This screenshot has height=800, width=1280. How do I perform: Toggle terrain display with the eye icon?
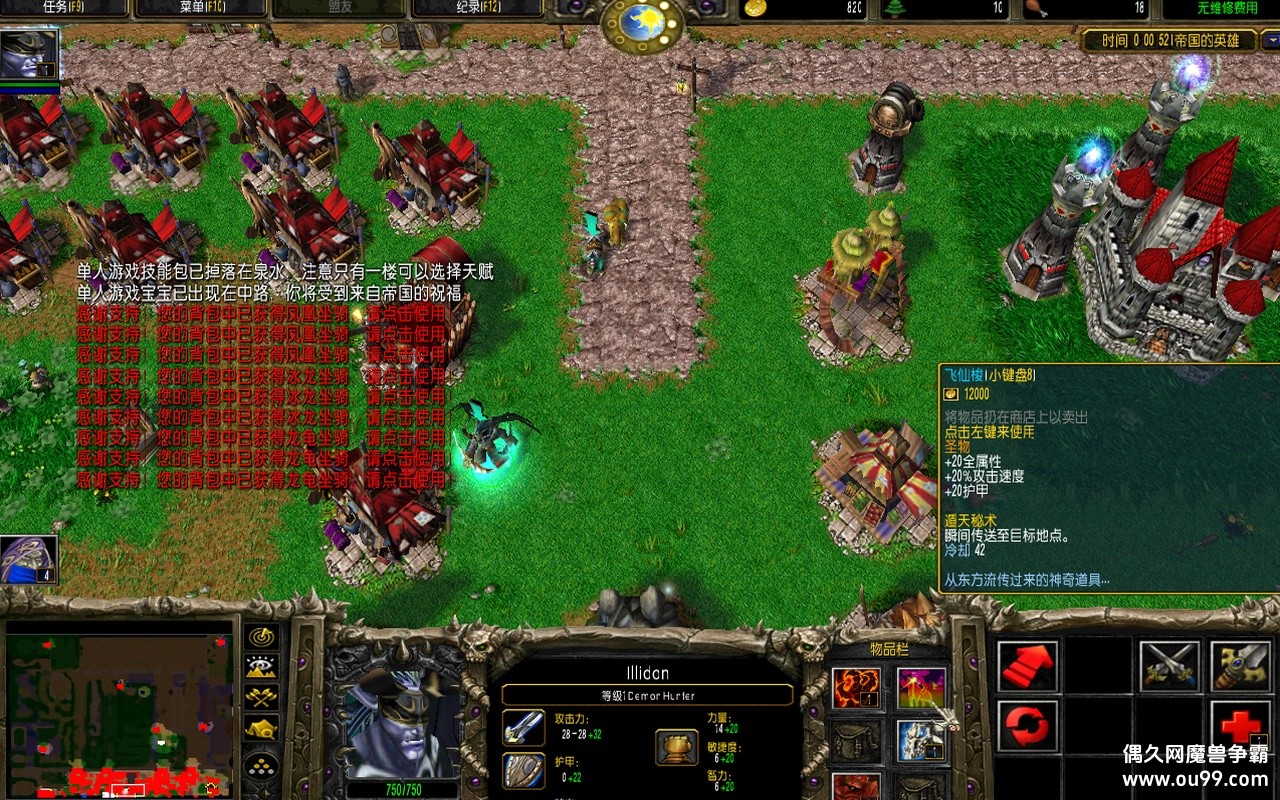pos(262,666)
